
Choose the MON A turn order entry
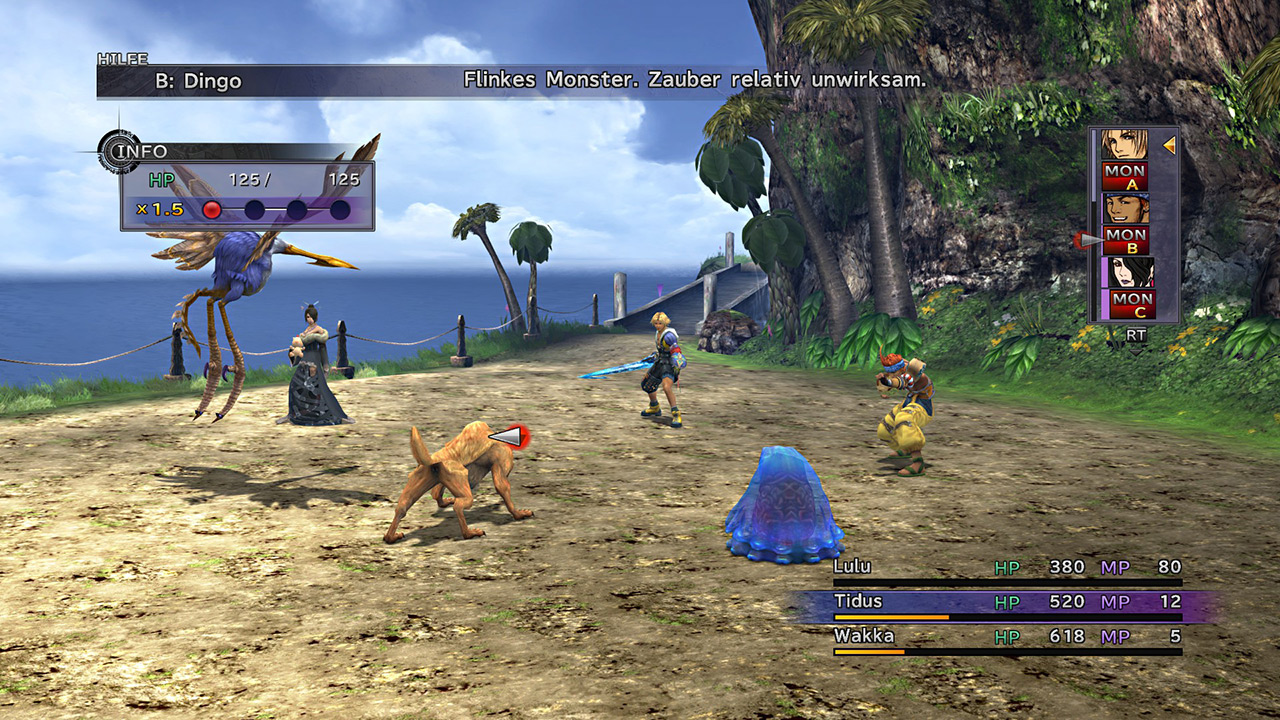1125,176
